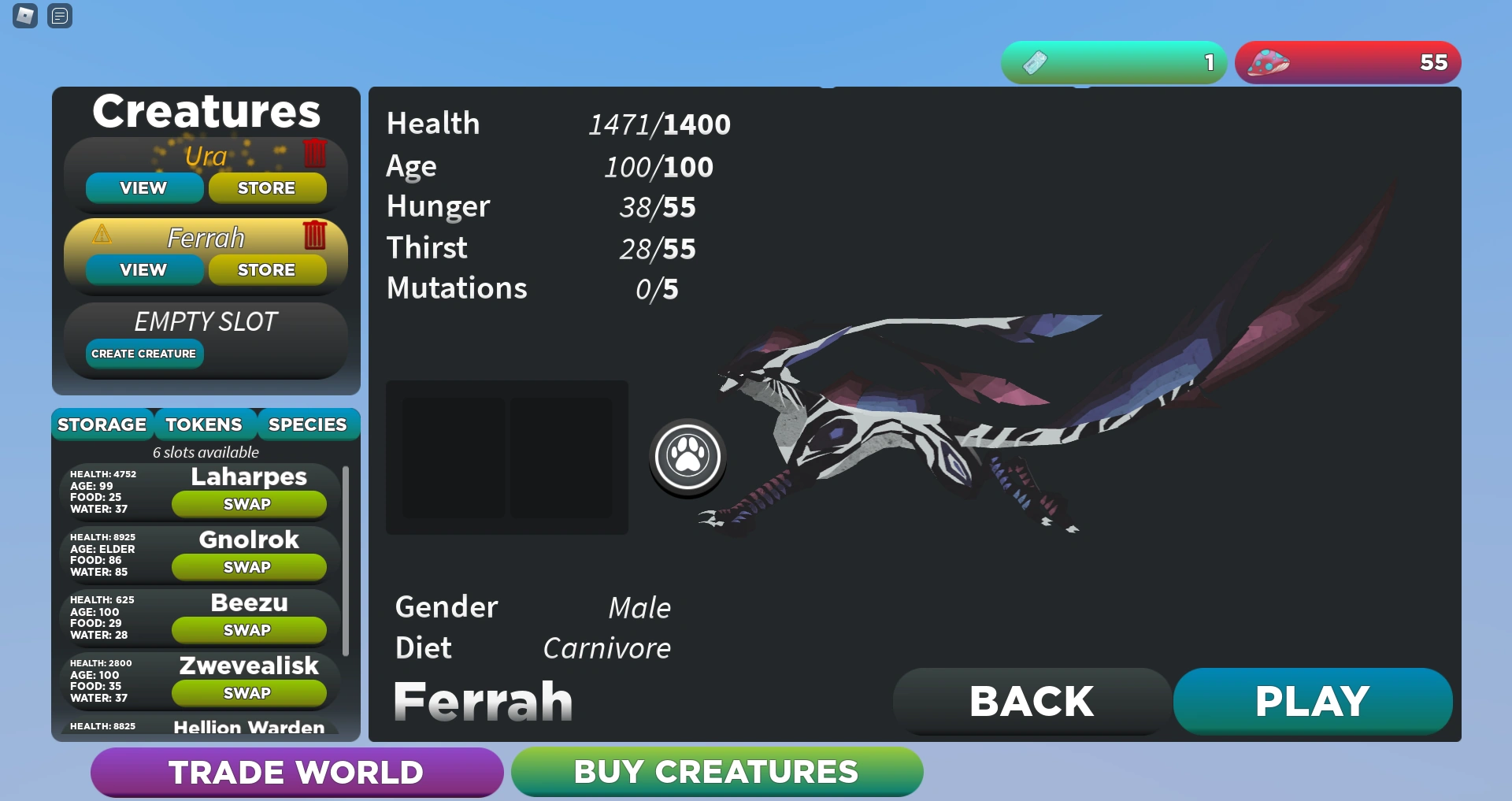Toggle Ferrah's VIEW preview
Viewport: 1512px width, 801px height.
click(143, 269)
